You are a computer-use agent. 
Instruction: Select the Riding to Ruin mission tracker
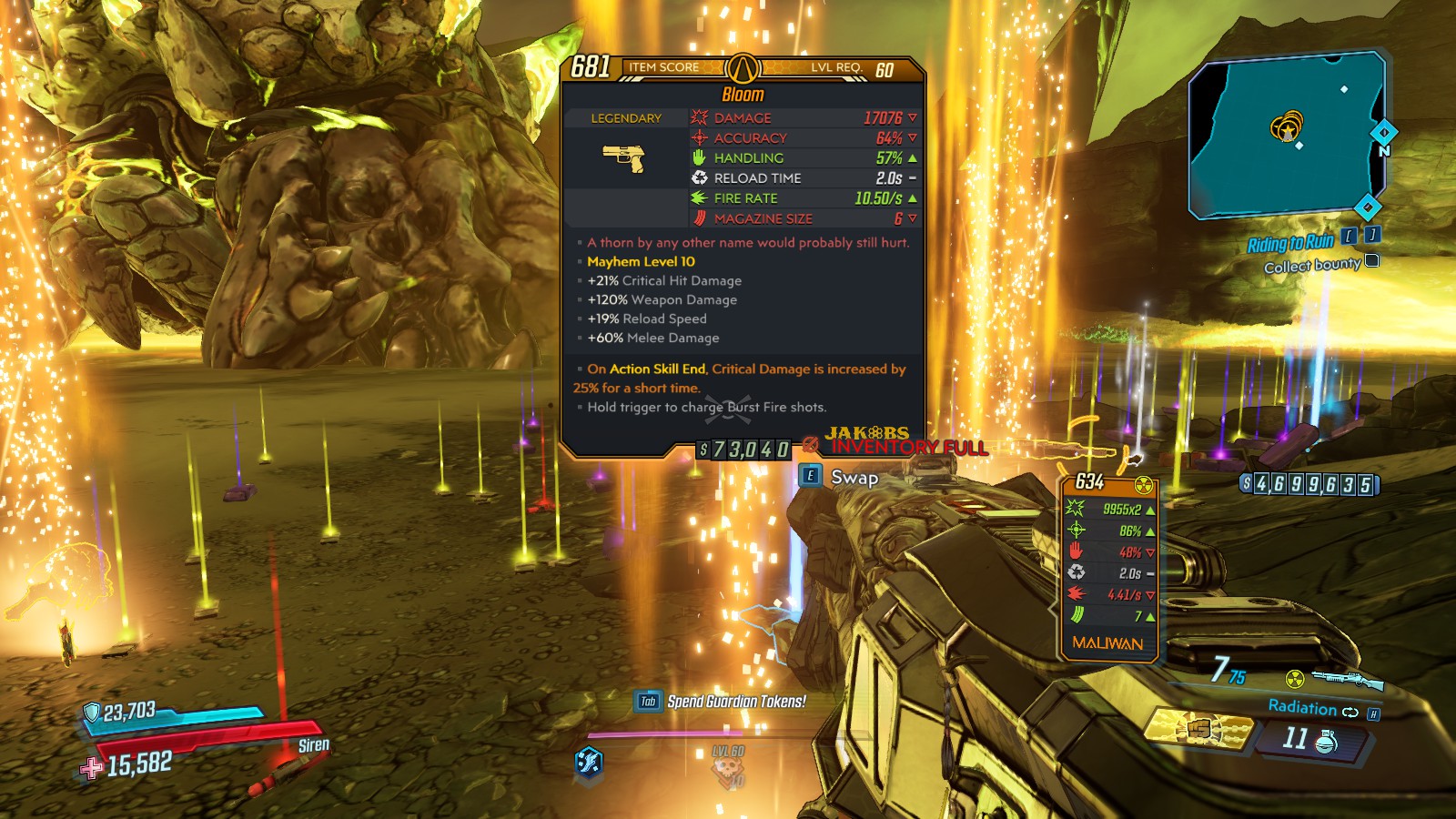[x=1290, y=243]
